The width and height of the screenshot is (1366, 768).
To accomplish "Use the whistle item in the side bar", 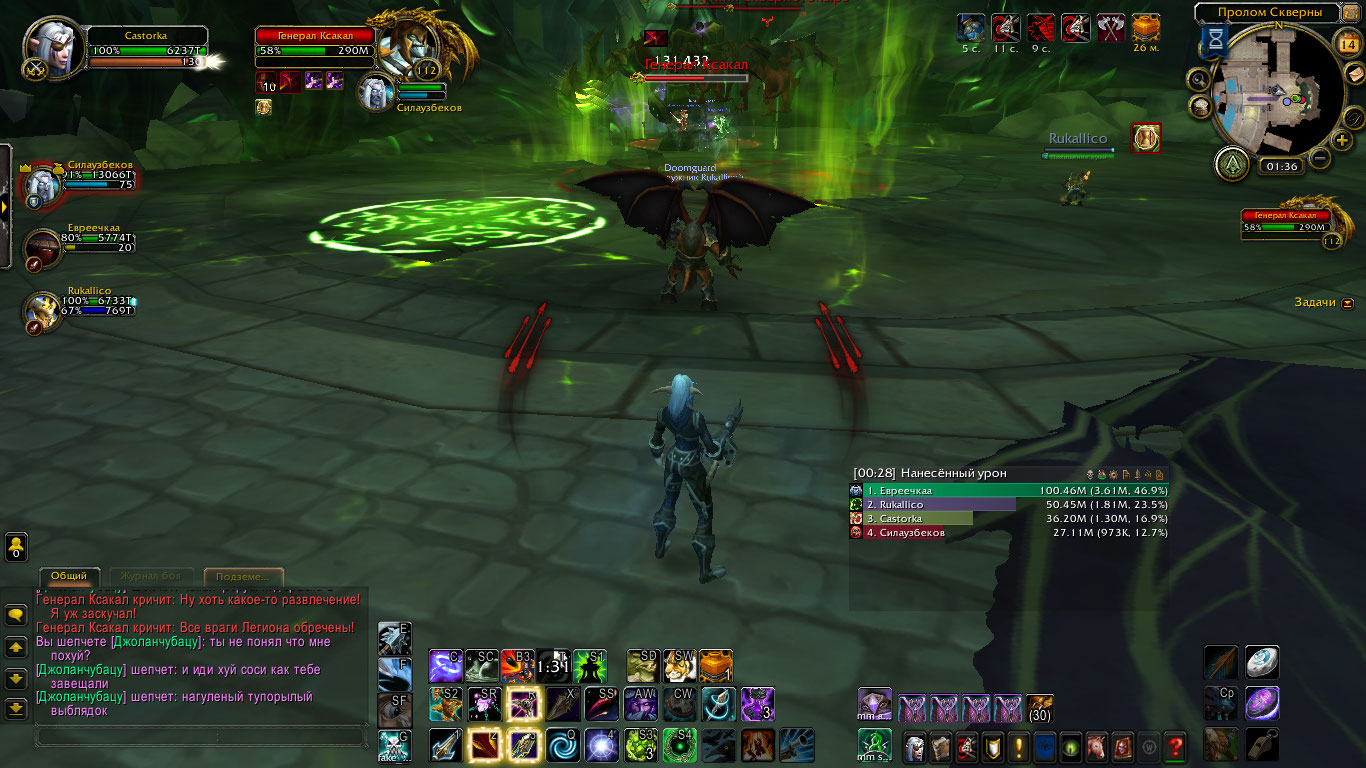I will (x=1262, y=744).
